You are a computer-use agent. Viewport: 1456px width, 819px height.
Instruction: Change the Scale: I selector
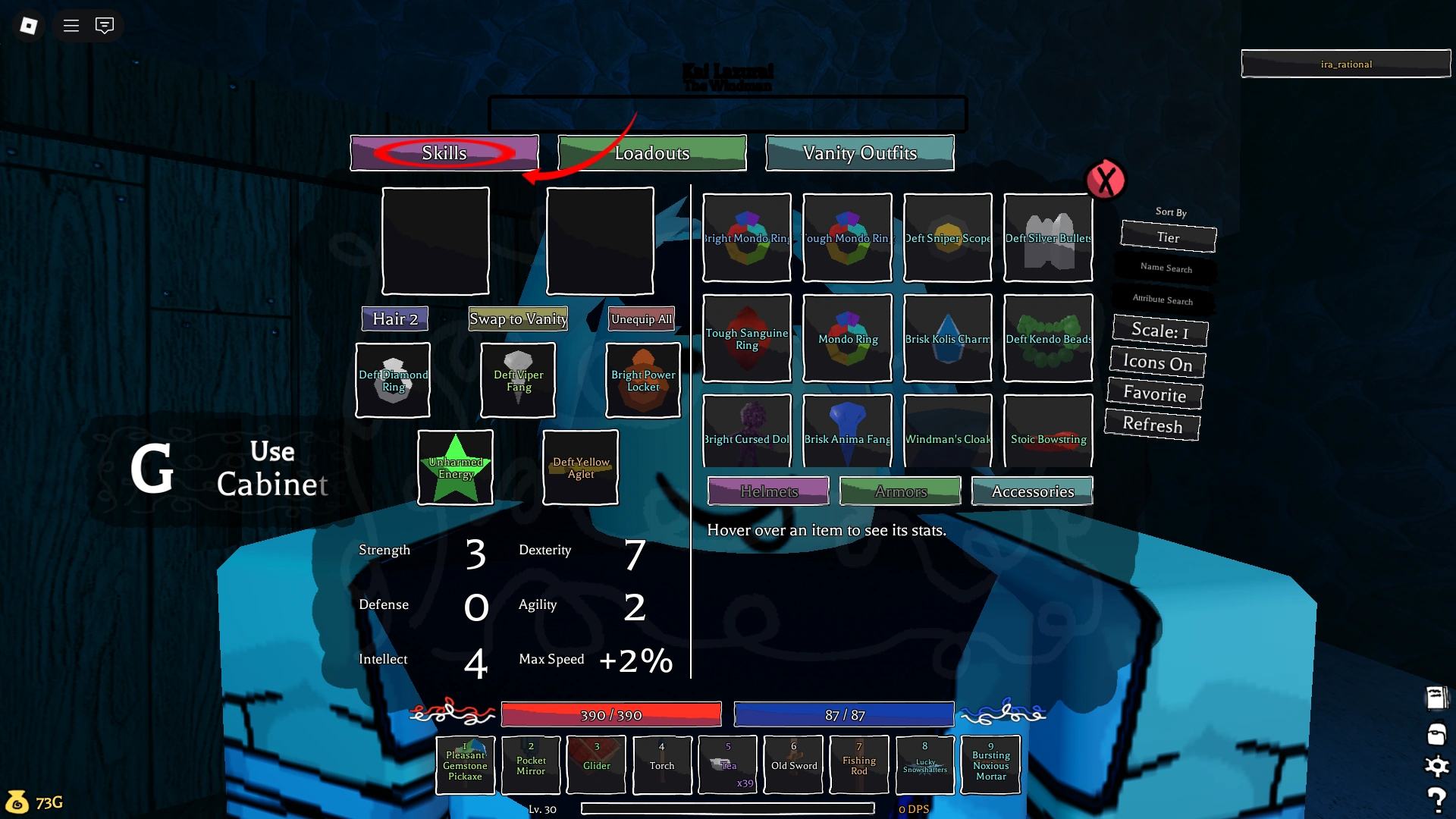tap(1159, 331)
